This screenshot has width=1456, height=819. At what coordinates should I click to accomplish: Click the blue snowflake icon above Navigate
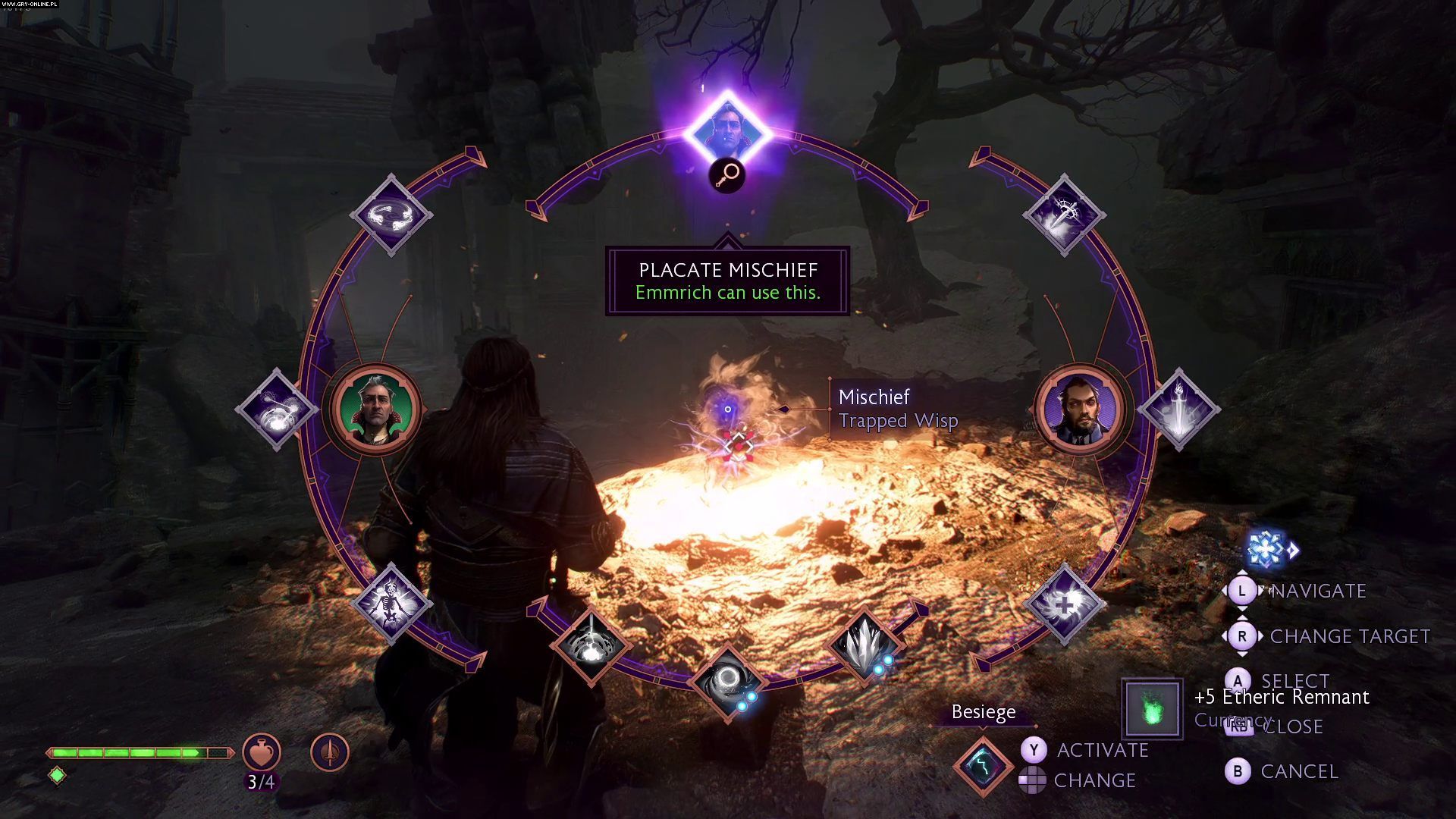click(x=1266, y=548)
